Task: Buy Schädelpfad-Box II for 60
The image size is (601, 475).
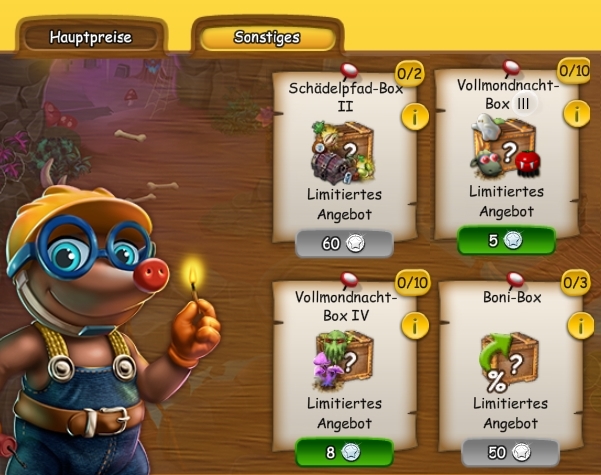Action: pyautogui.click(x=345, y=243)
